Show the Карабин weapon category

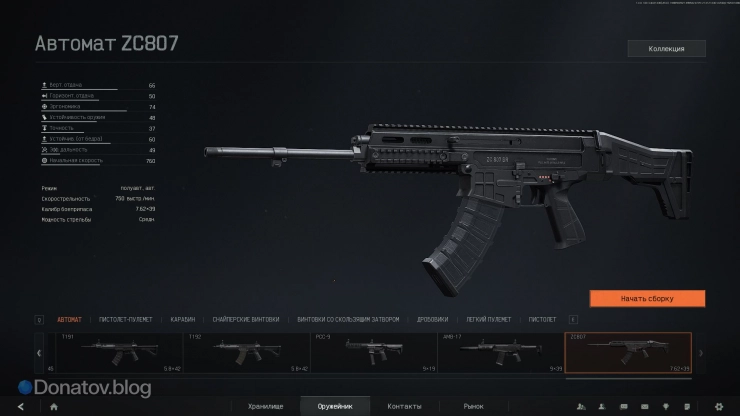[x=182, y=319]
